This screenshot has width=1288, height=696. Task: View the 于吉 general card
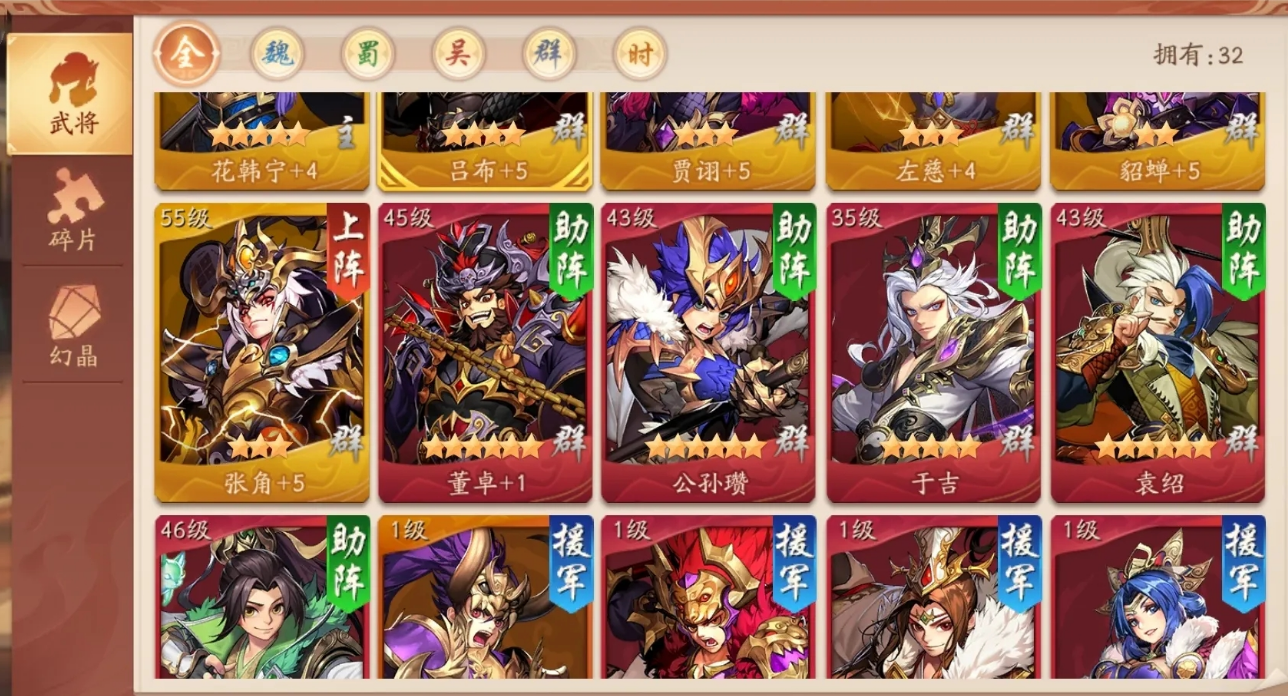tap(933, 352)
